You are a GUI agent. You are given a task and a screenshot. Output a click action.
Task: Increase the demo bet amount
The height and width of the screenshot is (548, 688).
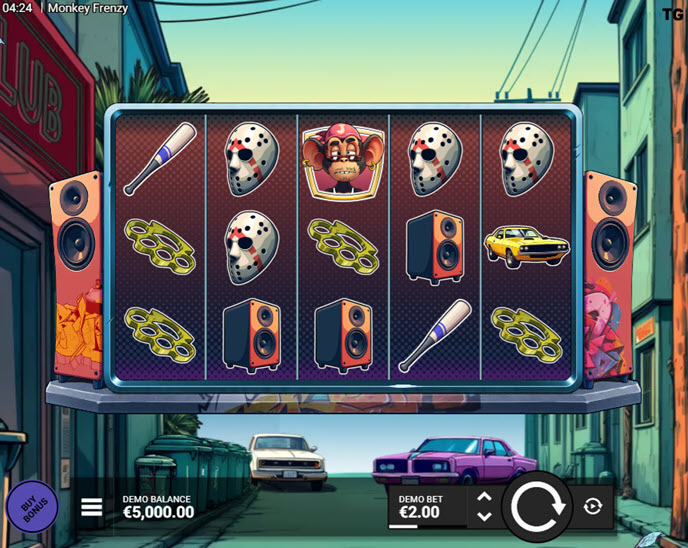pos(484,497)
